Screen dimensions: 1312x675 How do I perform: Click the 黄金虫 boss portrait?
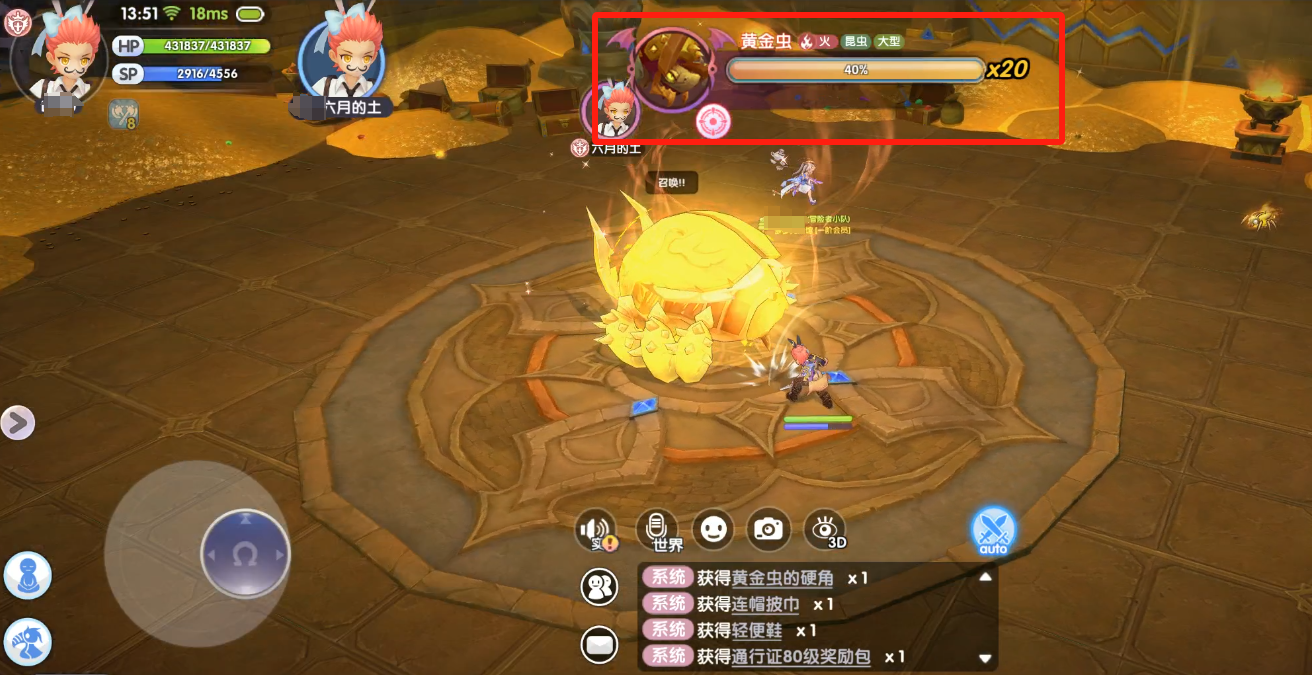[670, 67]
